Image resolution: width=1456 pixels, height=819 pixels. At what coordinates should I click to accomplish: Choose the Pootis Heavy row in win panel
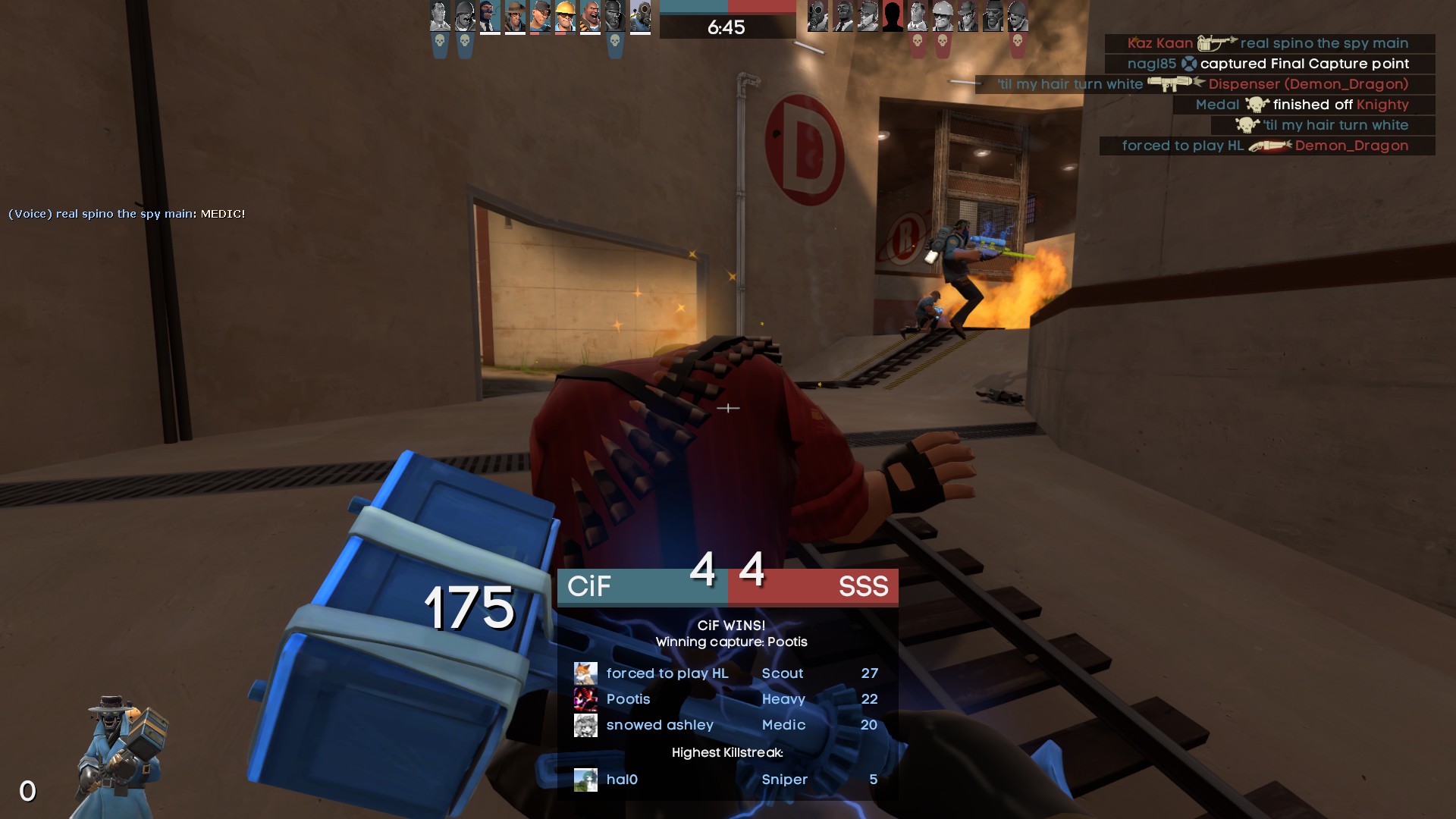[x=726, y=699]
